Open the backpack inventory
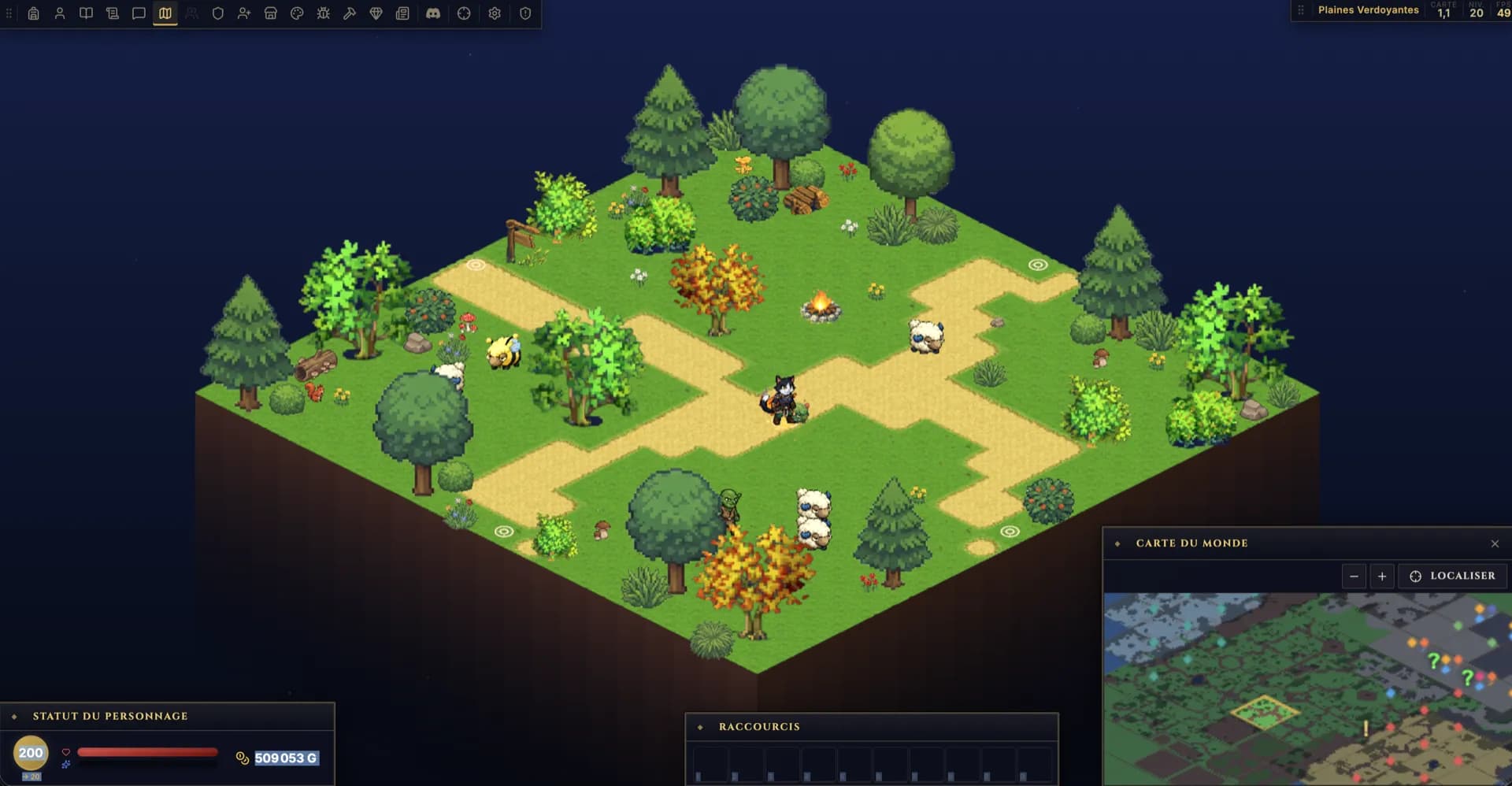This screenshot has height=786, width=1512. [x=33, y=13]
